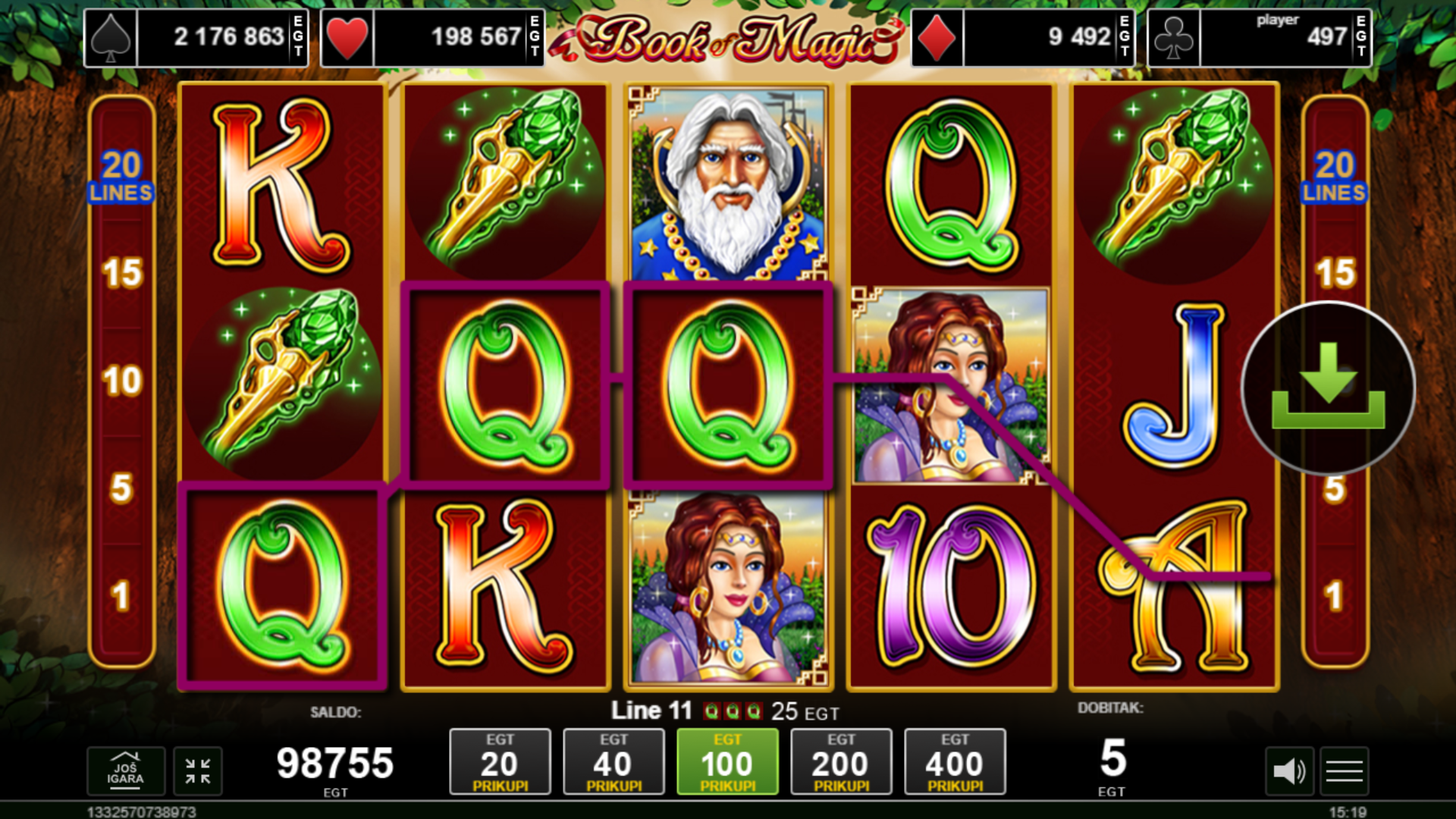
Task: Select the 40 EGT bet button
Action: (x=613, y=762)
